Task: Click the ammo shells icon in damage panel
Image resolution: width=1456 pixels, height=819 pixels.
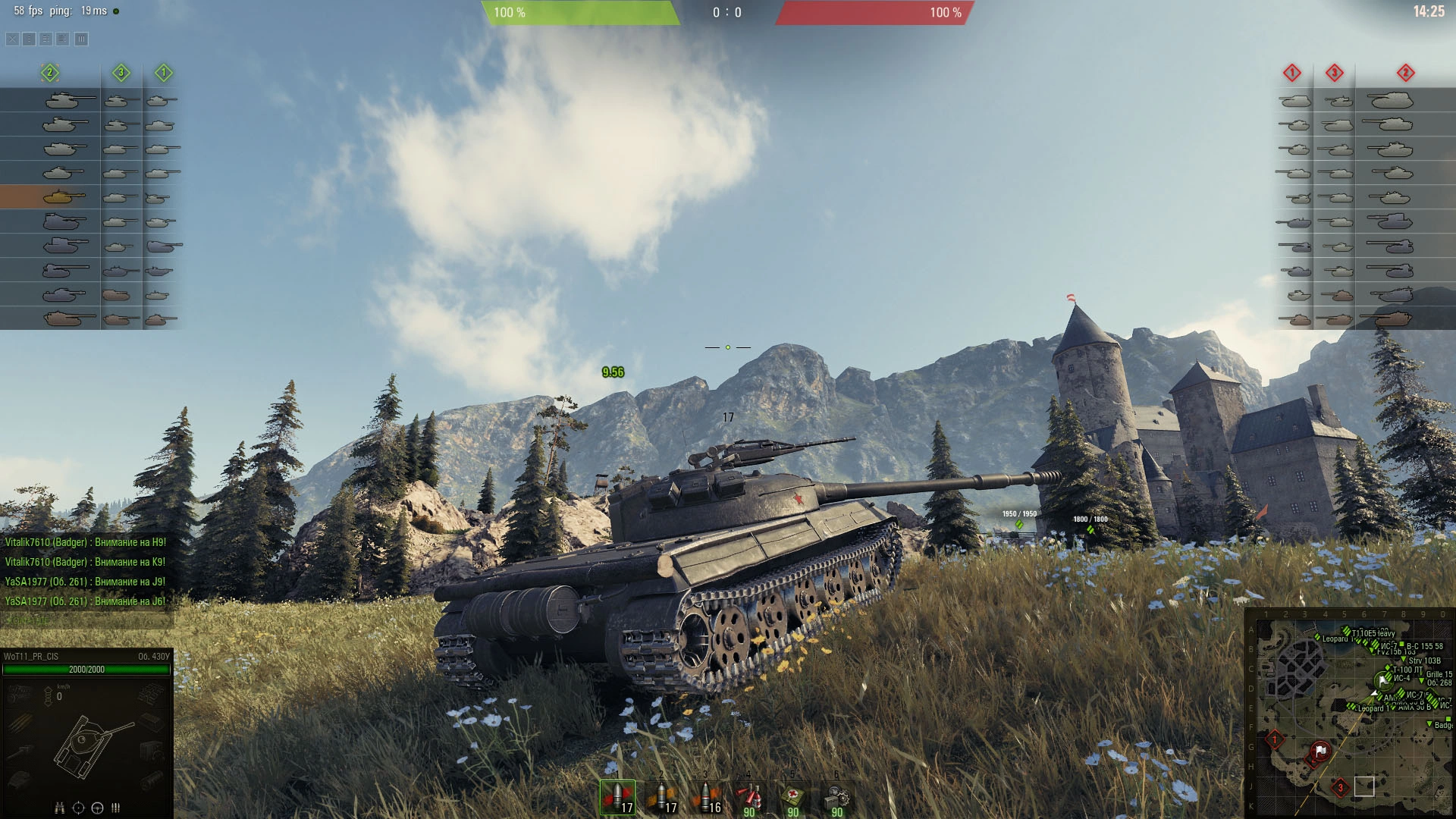Action: (116, 808)
